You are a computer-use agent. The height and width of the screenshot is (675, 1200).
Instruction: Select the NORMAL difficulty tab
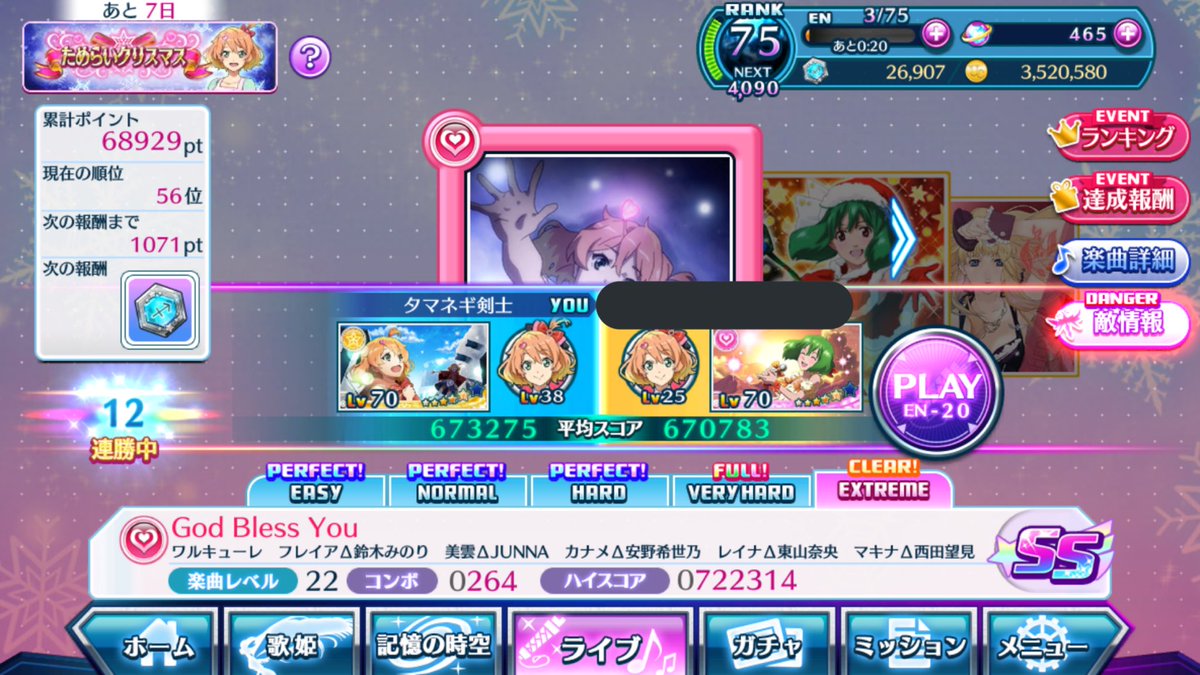(x=457, y=487)
